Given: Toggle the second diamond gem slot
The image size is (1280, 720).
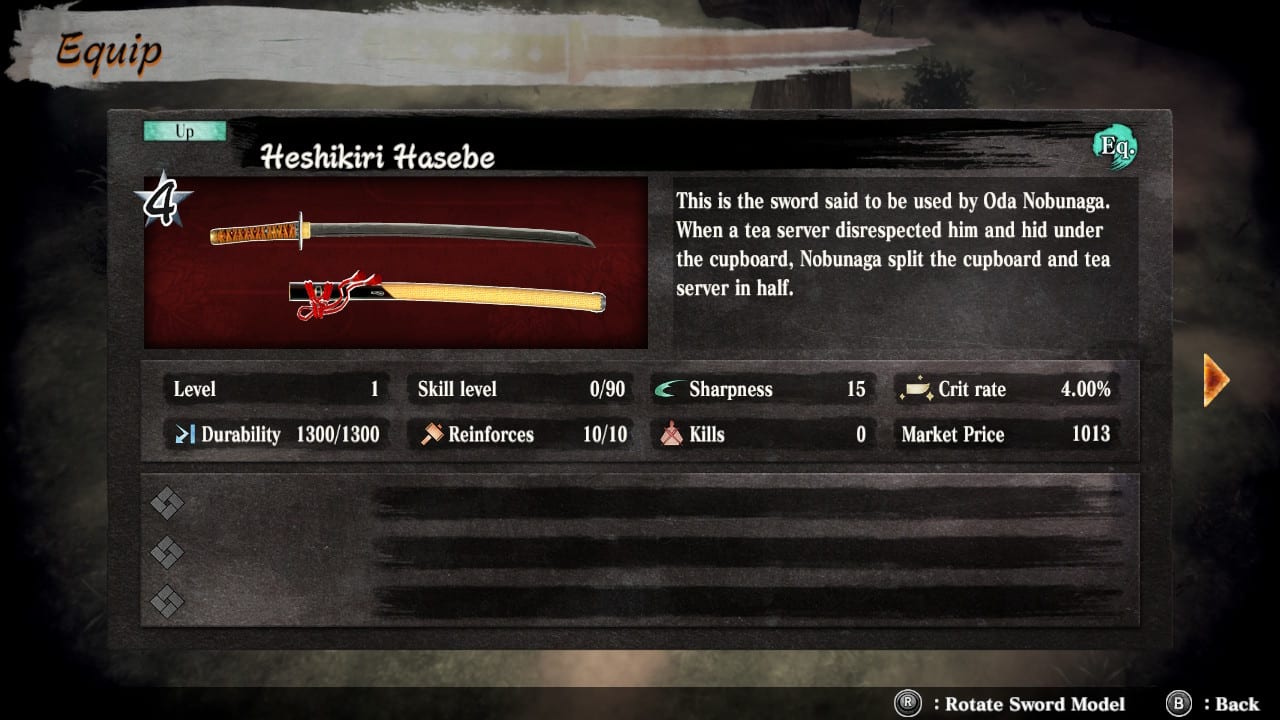Looking at the screenshot, I should pos(167,553).
